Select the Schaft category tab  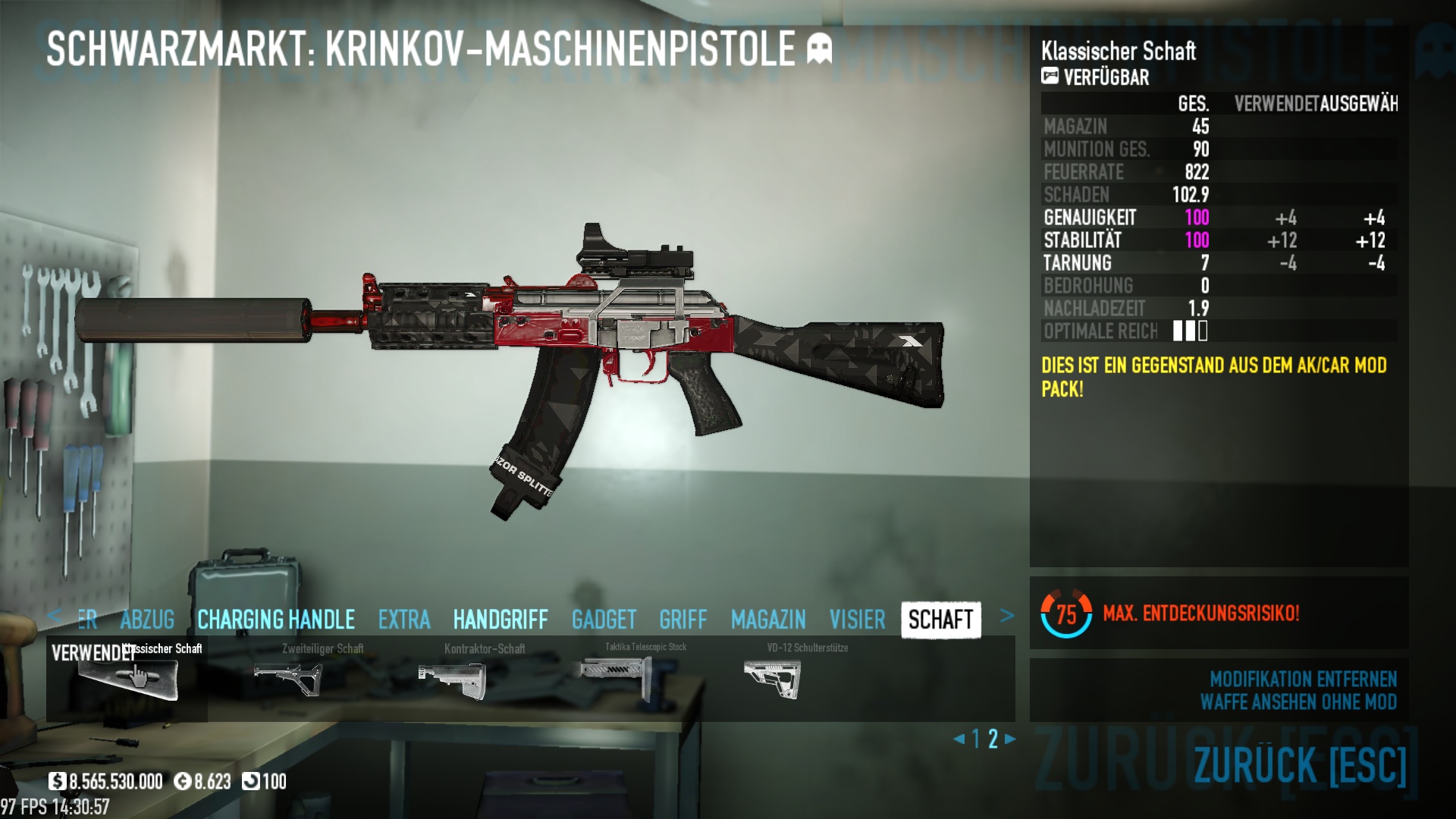click(940, 620)
